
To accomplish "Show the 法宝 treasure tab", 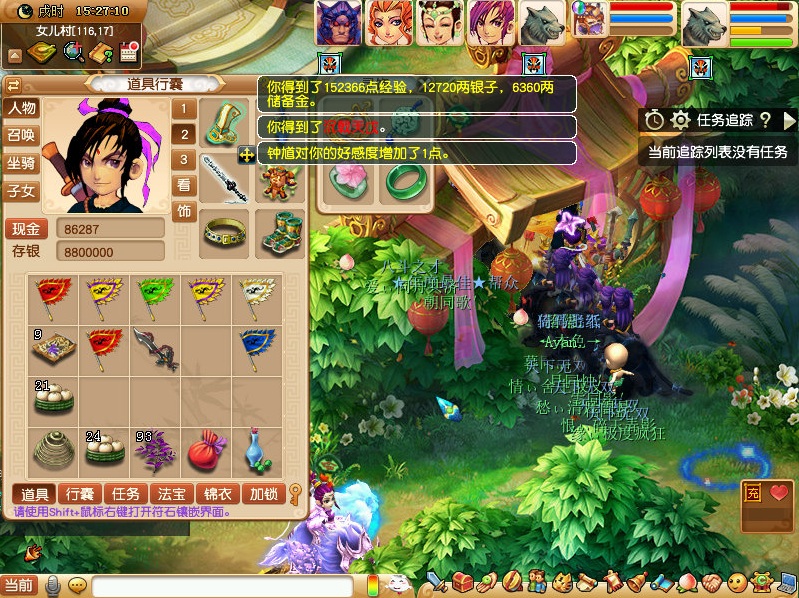I will 170,493.
